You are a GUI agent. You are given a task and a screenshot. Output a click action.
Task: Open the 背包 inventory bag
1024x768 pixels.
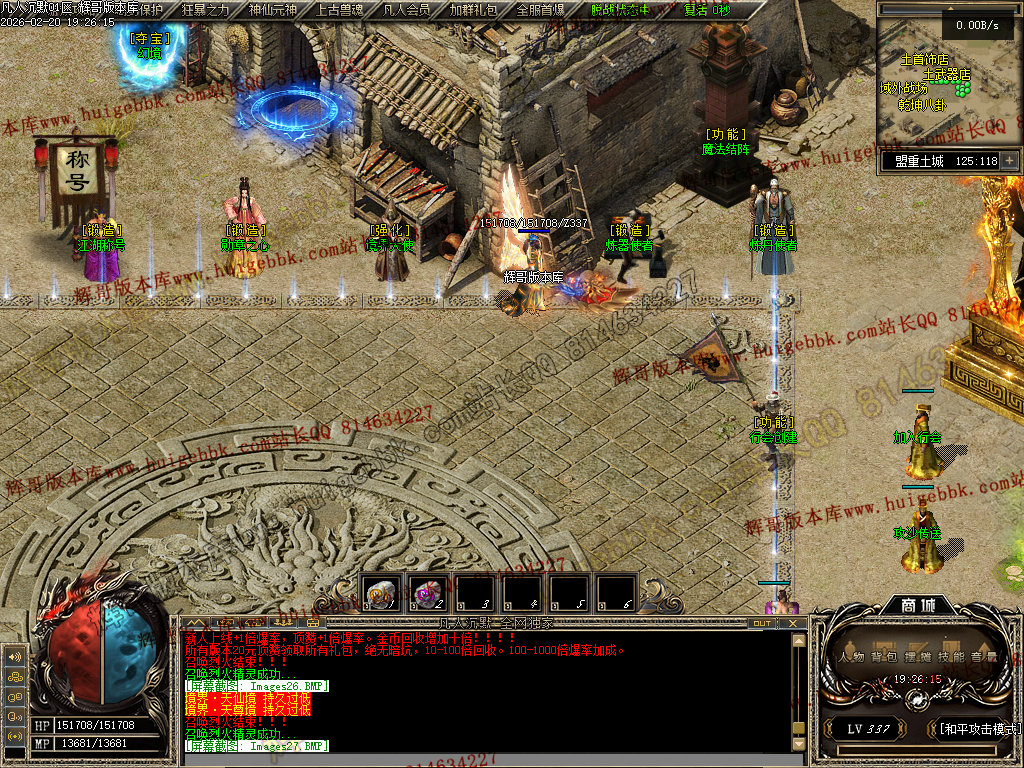point(883,656)
